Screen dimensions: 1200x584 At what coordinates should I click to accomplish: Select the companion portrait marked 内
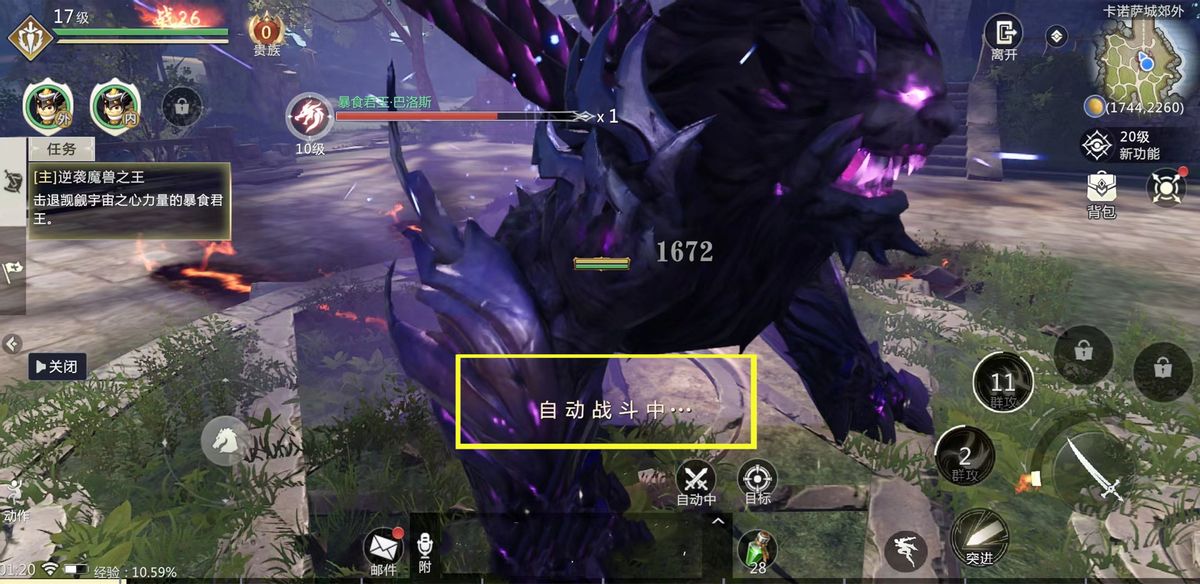[x=115, y=106]
